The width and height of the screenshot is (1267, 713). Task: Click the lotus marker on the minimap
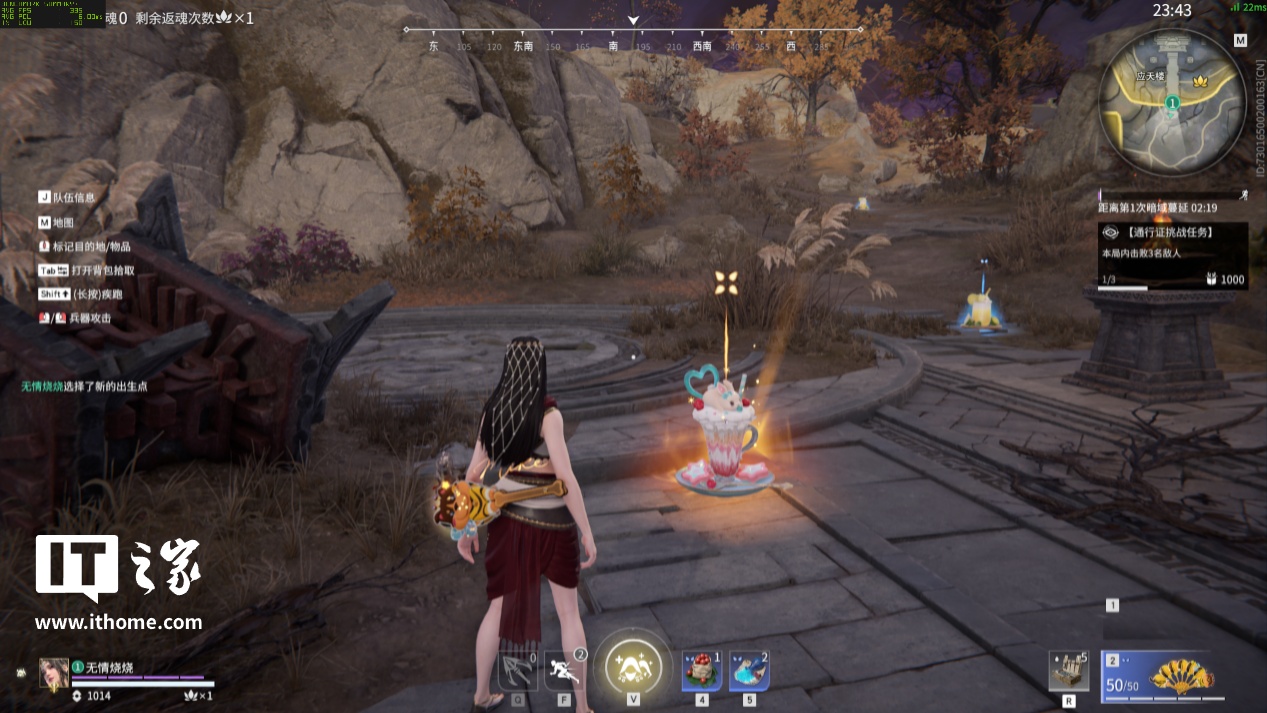(x=1200, y=82)
